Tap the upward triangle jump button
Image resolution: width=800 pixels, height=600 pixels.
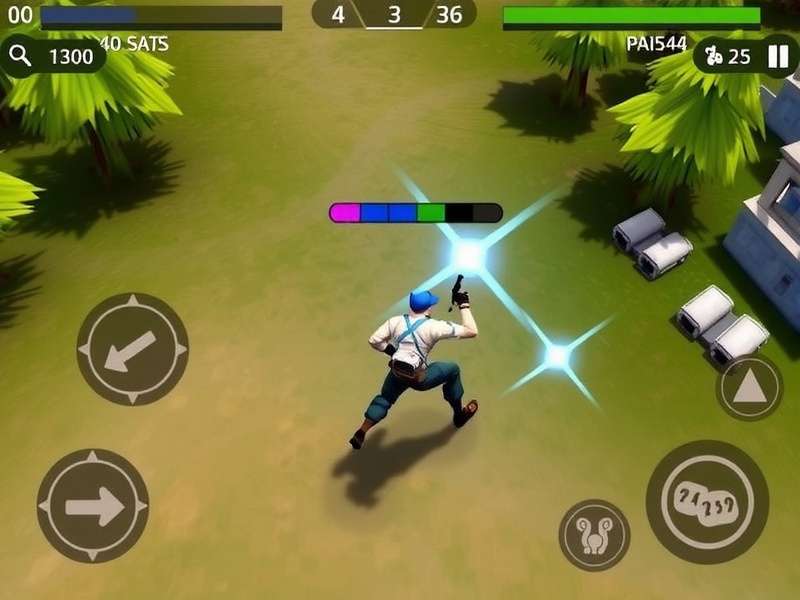pyautogui.click(x=749, y=387)
